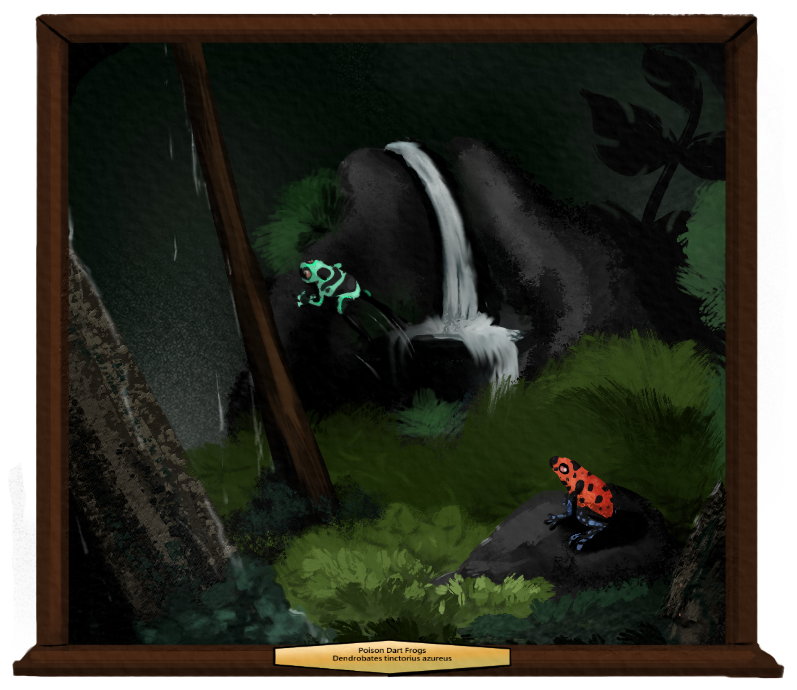This screenshot has width=797, height=690.
Task: Click the Poison Dart Frogs name plaque
Action: (392, 656)
